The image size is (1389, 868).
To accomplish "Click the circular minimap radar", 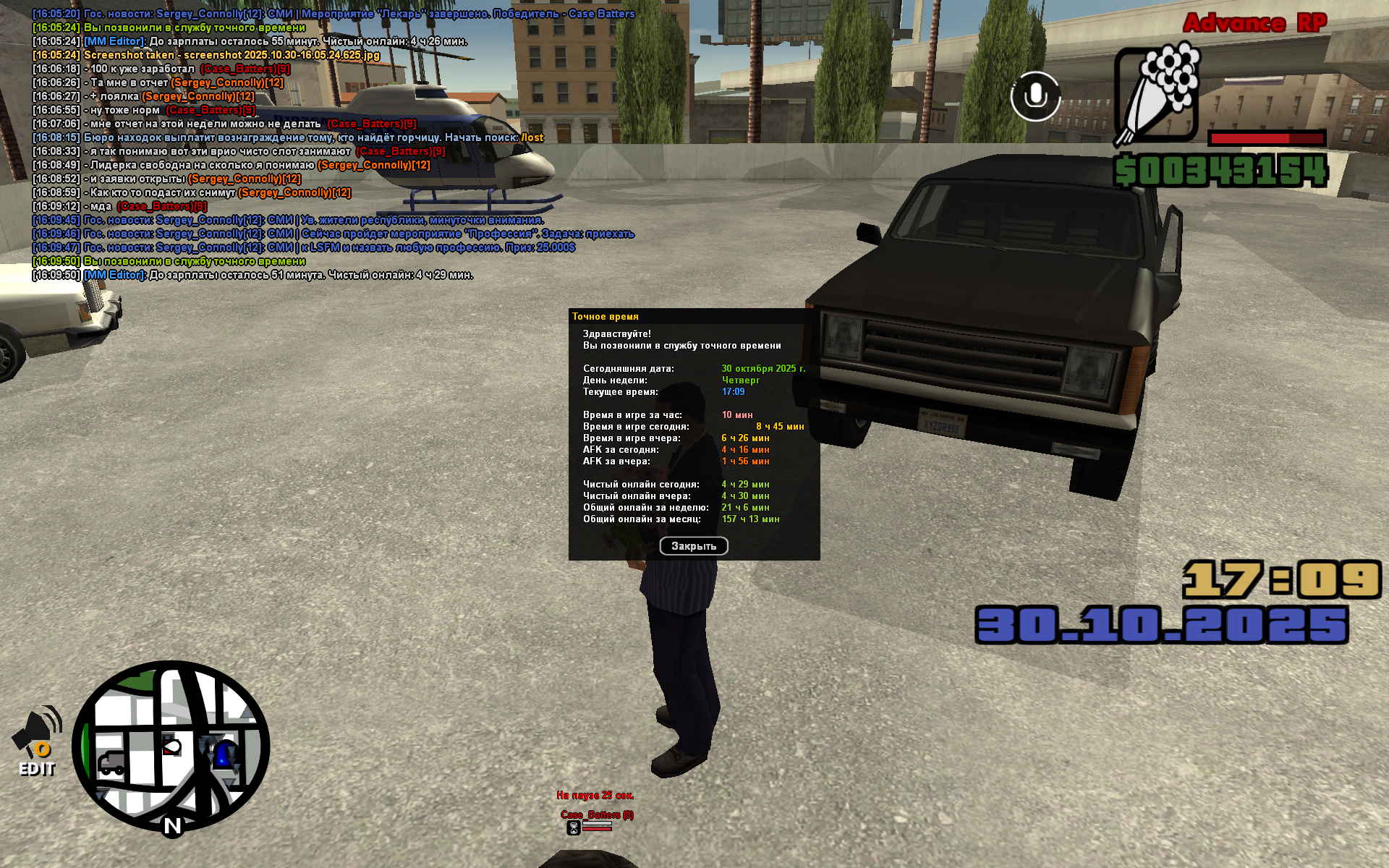I will [171, 746].
